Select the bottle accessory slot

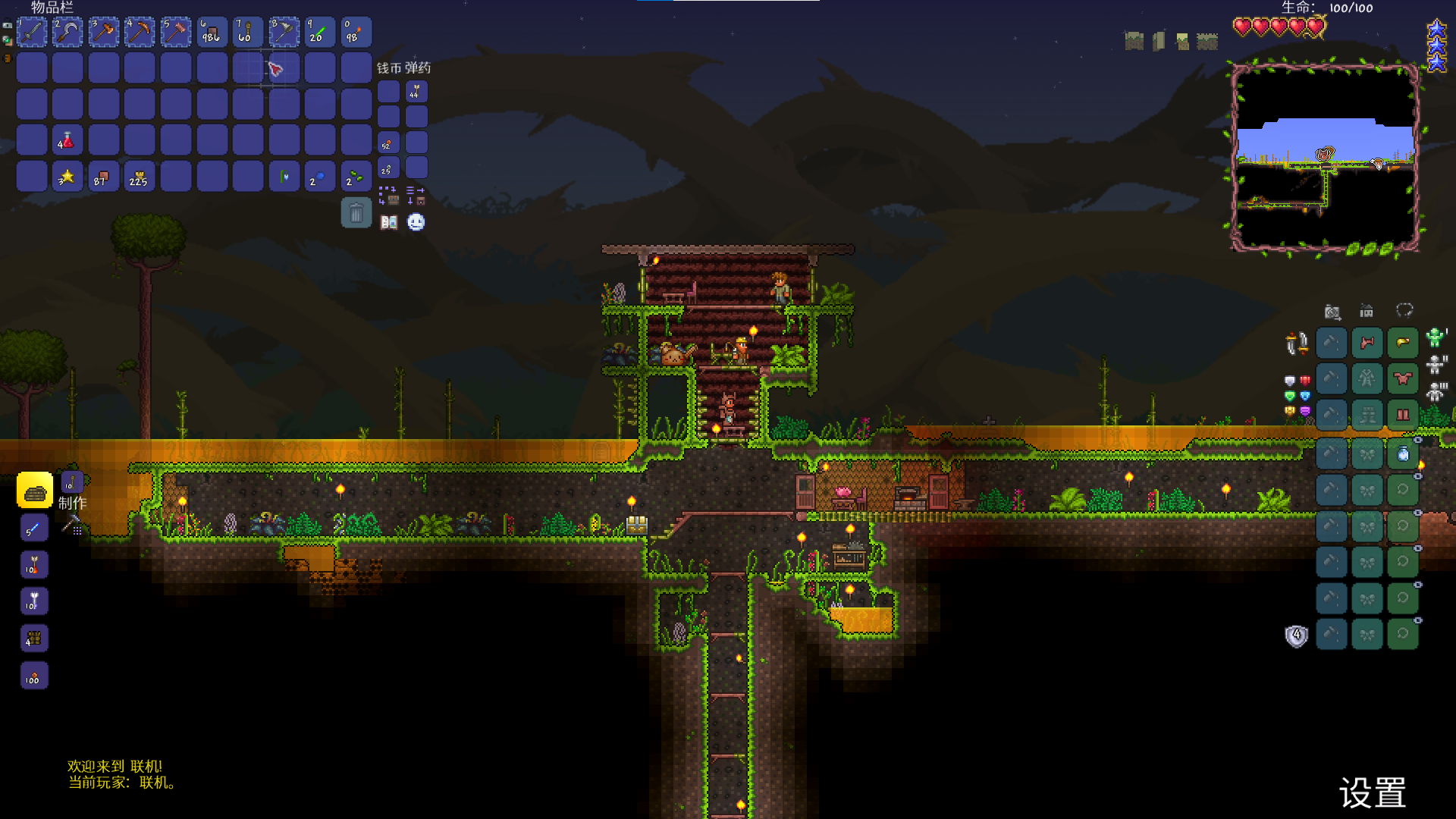[x=1403, y=453]
